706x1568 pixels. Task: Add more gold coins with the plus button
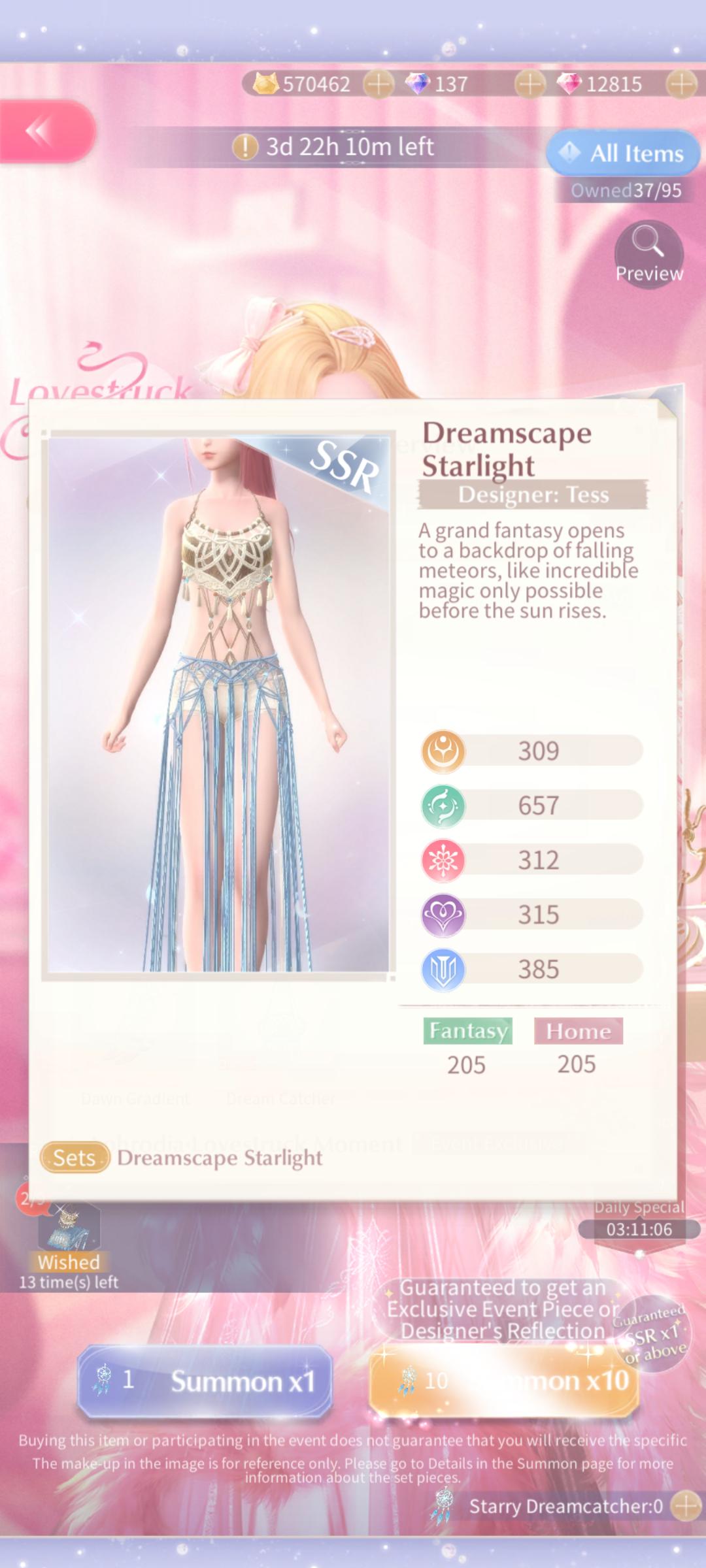coord(378,84)
